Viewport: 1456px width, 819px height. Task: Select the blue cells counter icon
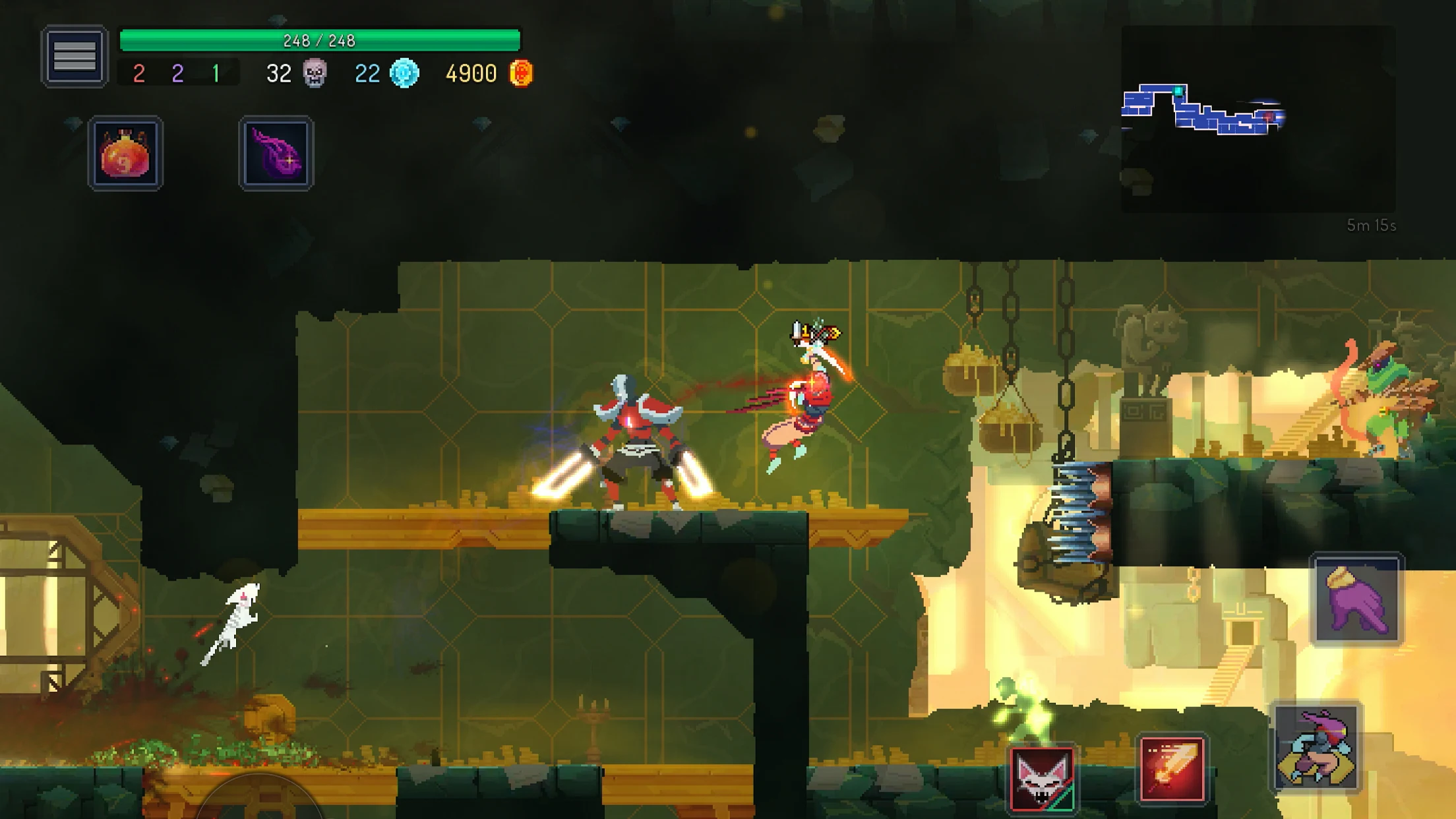(405, 73)
